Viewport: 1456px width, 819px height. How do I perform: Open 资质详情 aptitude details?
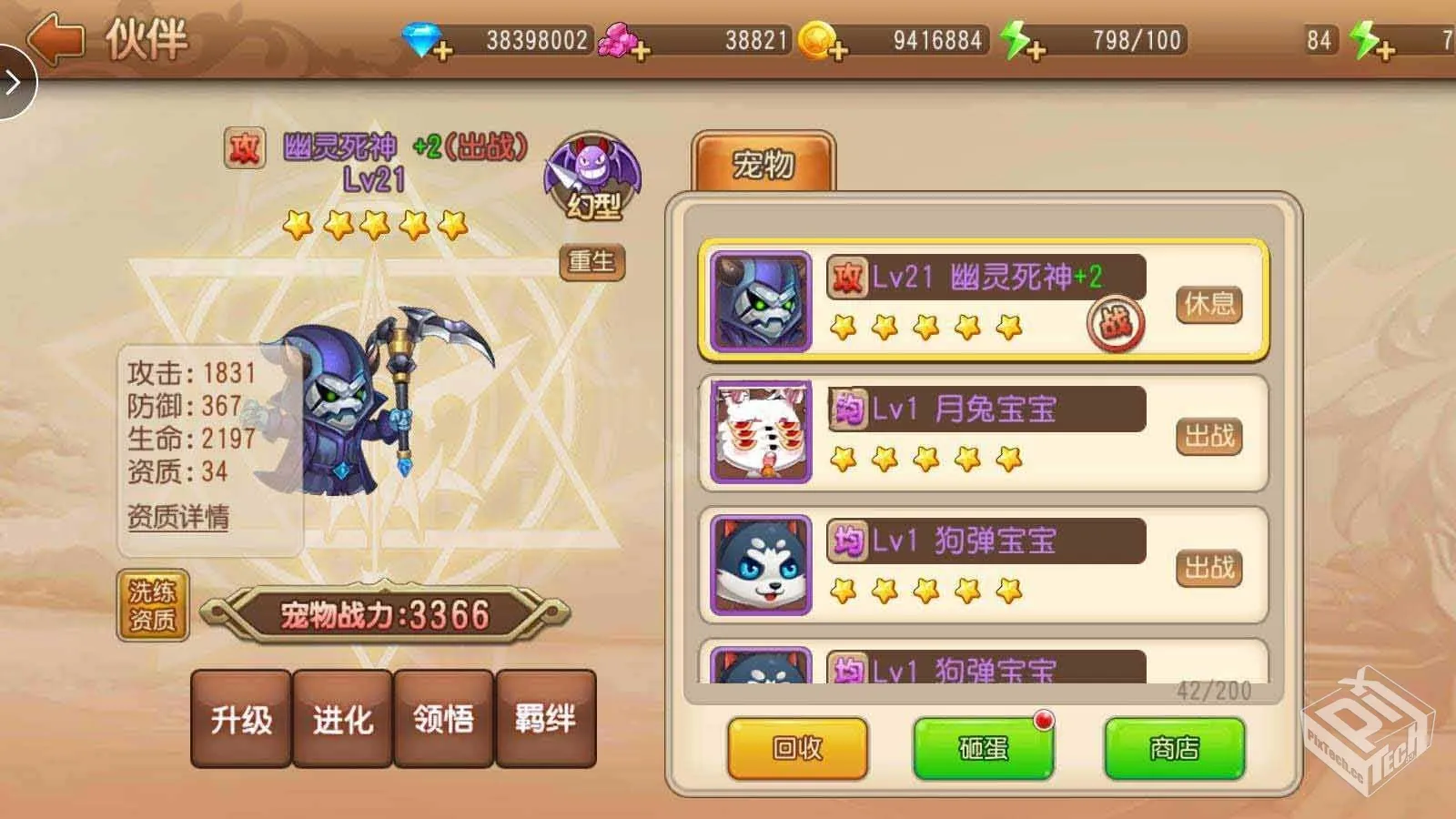[x=178, y=517]
